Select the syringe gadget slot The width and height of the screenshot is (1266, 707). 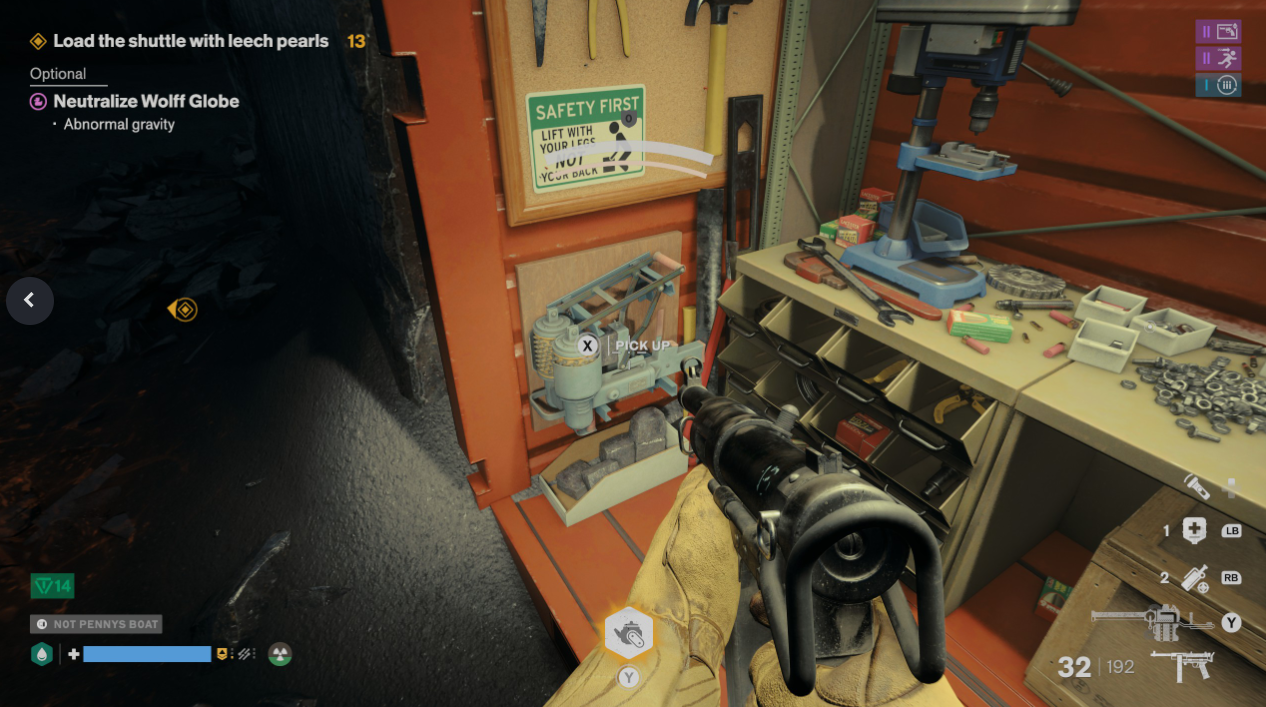click(x=1194, y=578)
